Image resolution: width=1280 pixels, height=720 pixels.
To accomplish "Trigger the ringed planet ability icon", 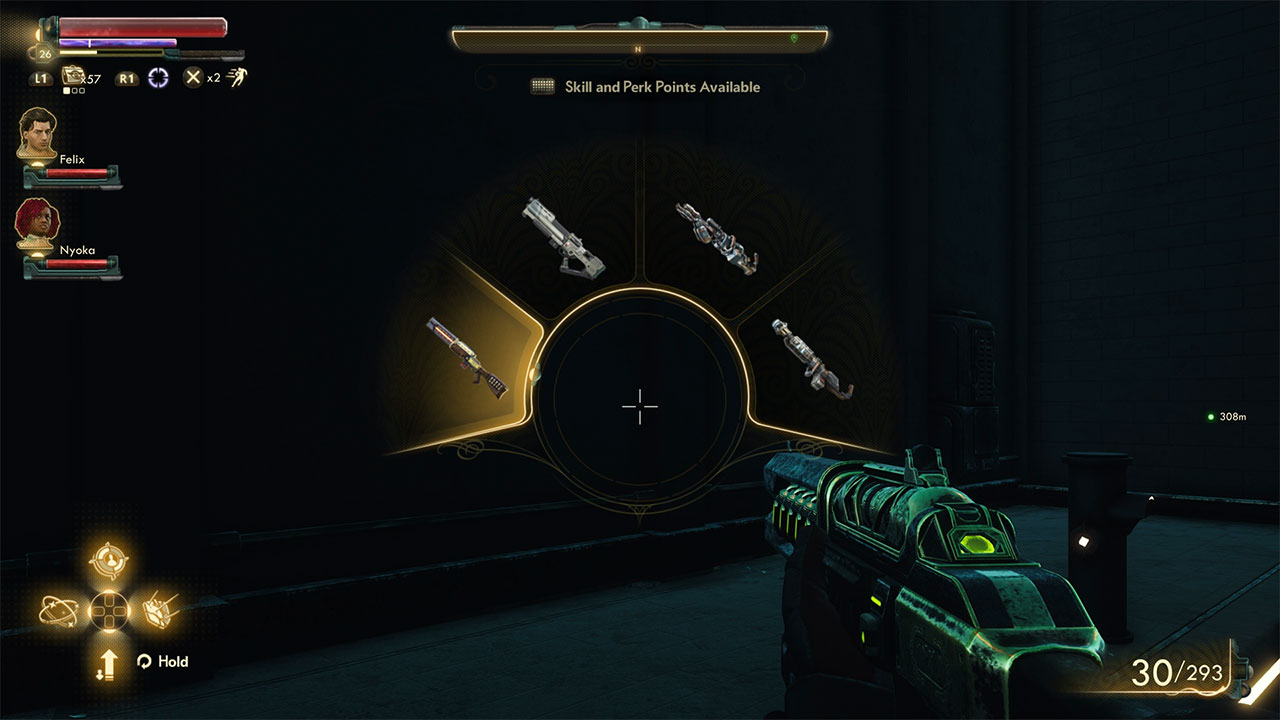I will (59, 609).
